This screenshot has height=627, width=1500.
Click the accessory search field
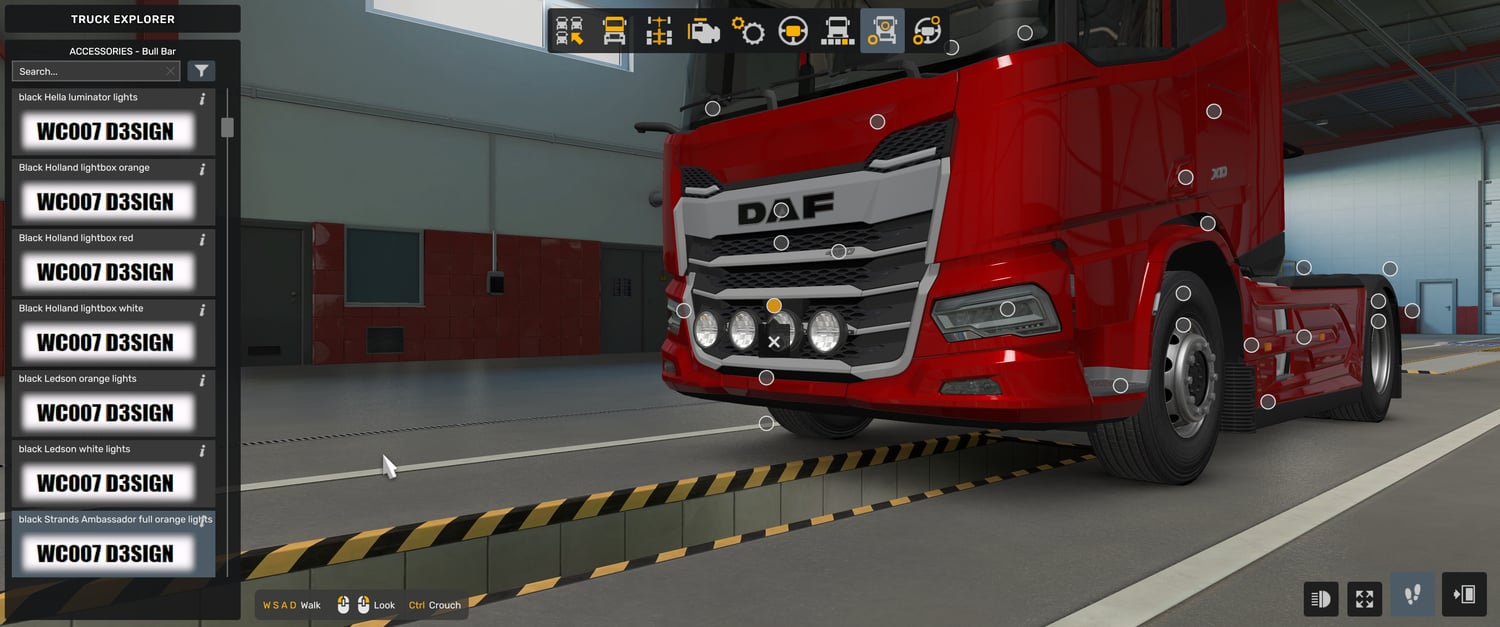pos(90,71)
